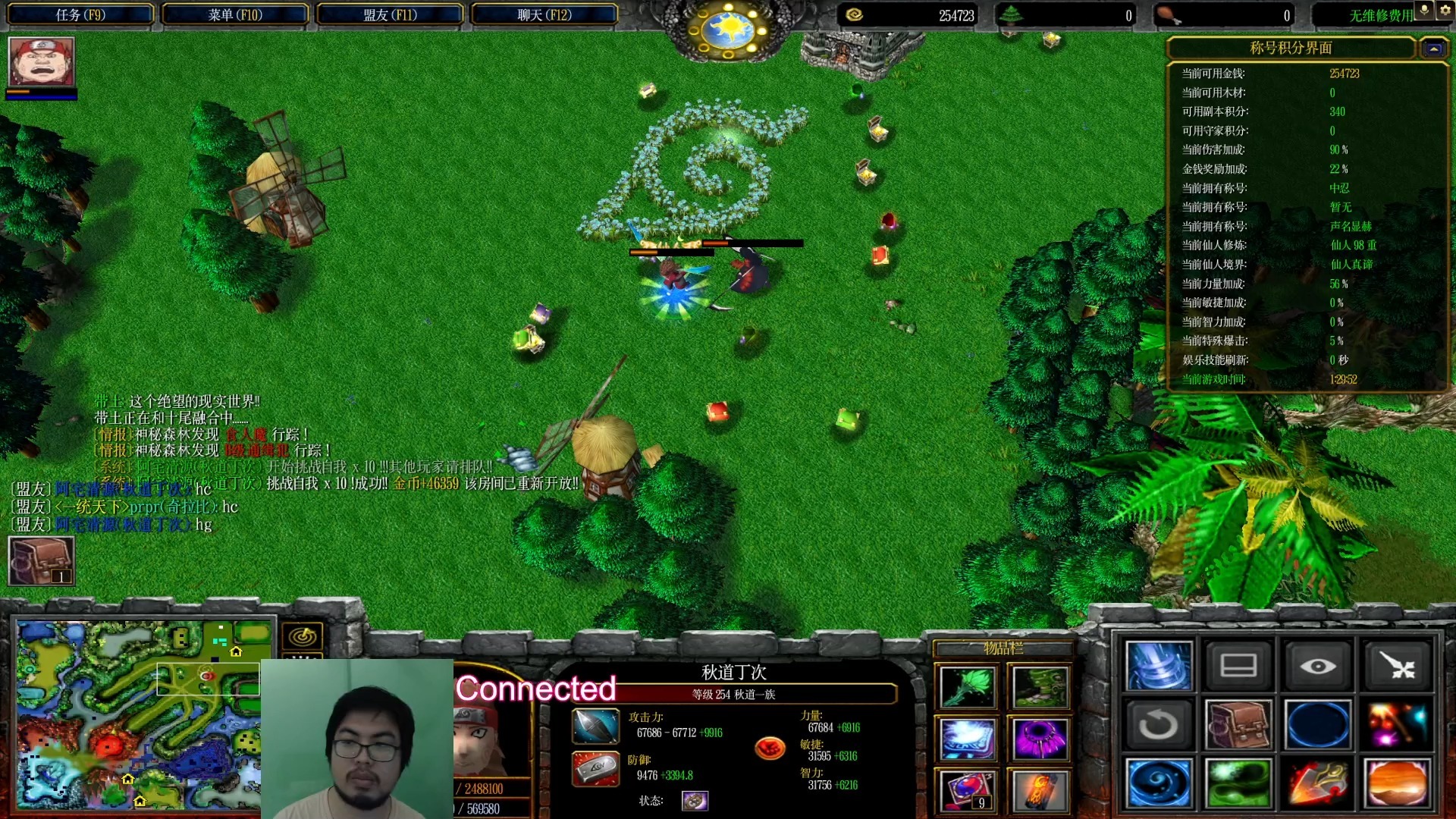Use the purple void eye item
This screenshot has height=819, width=1456.
(x=1040, y=739)
